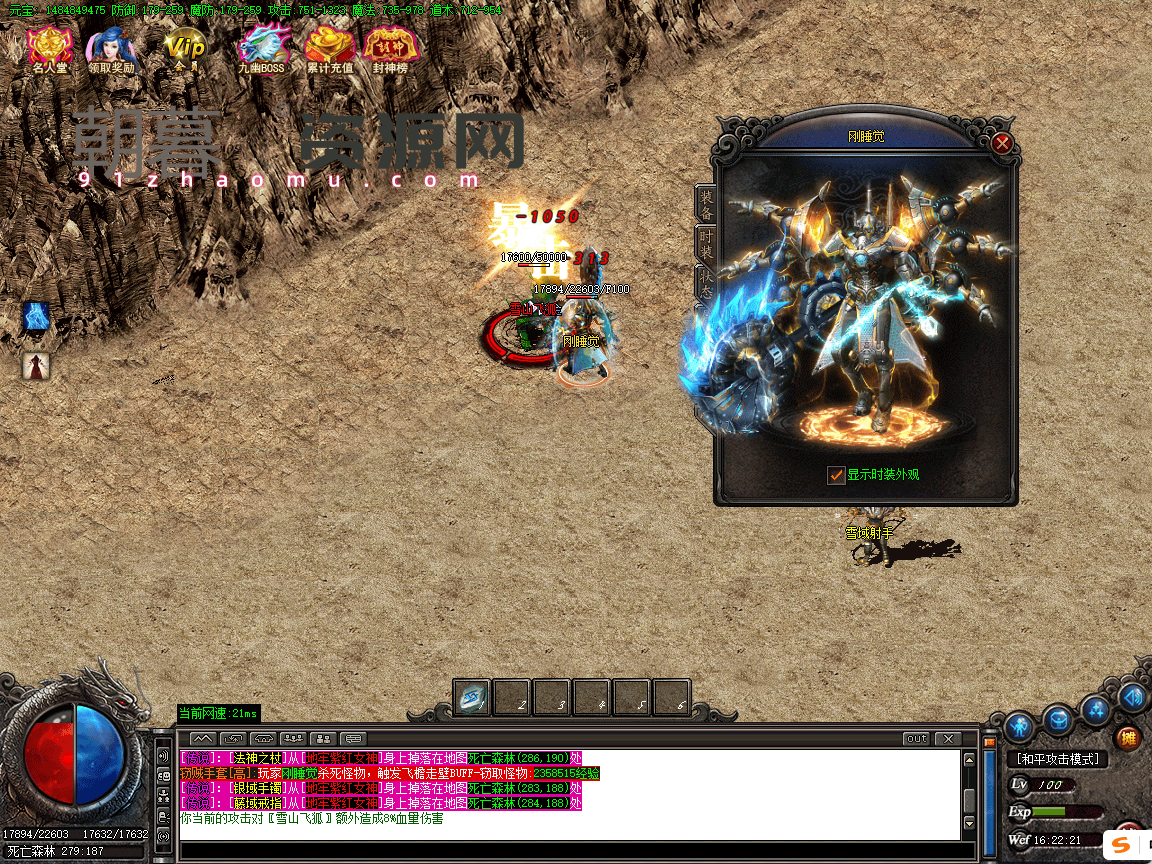Click the chat text input field
The image size is (1152, 864).
click(x=570, y=852)
